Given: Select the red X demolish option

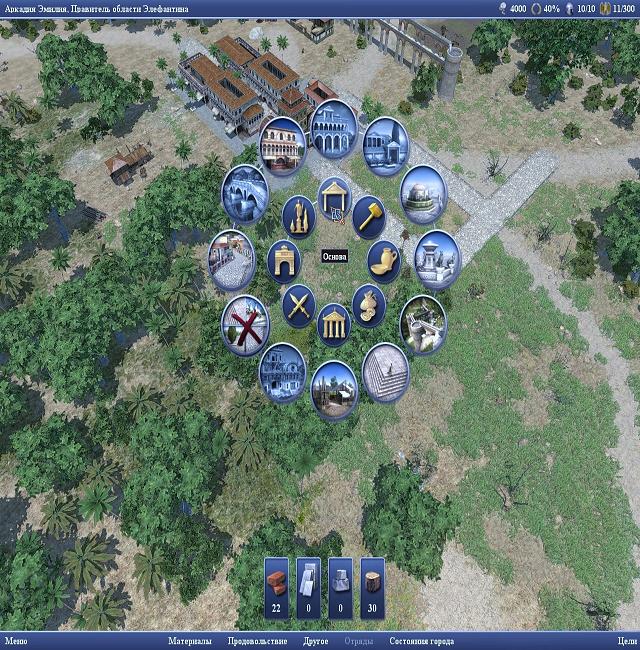Looking at the screenshot, I should pyautogui.click(x=245, y=323).
